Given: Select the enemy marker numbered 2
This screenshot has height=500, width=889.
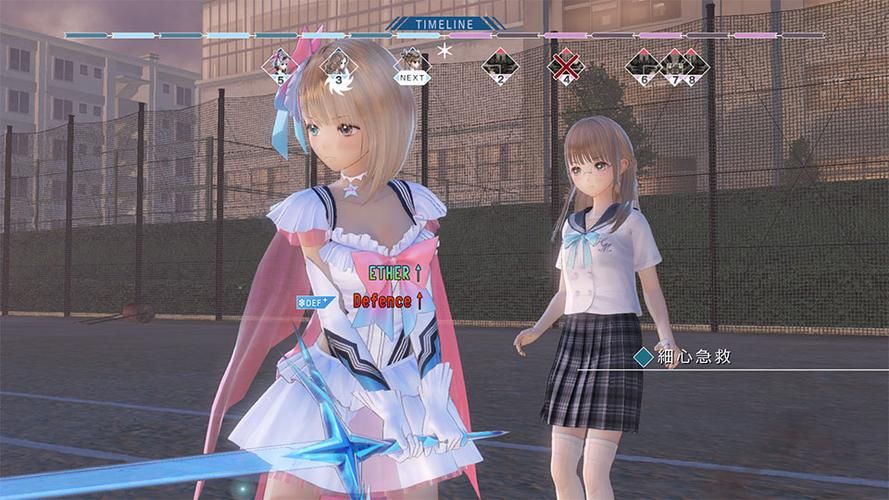Looking at the screenshot, I should (499, 66).
